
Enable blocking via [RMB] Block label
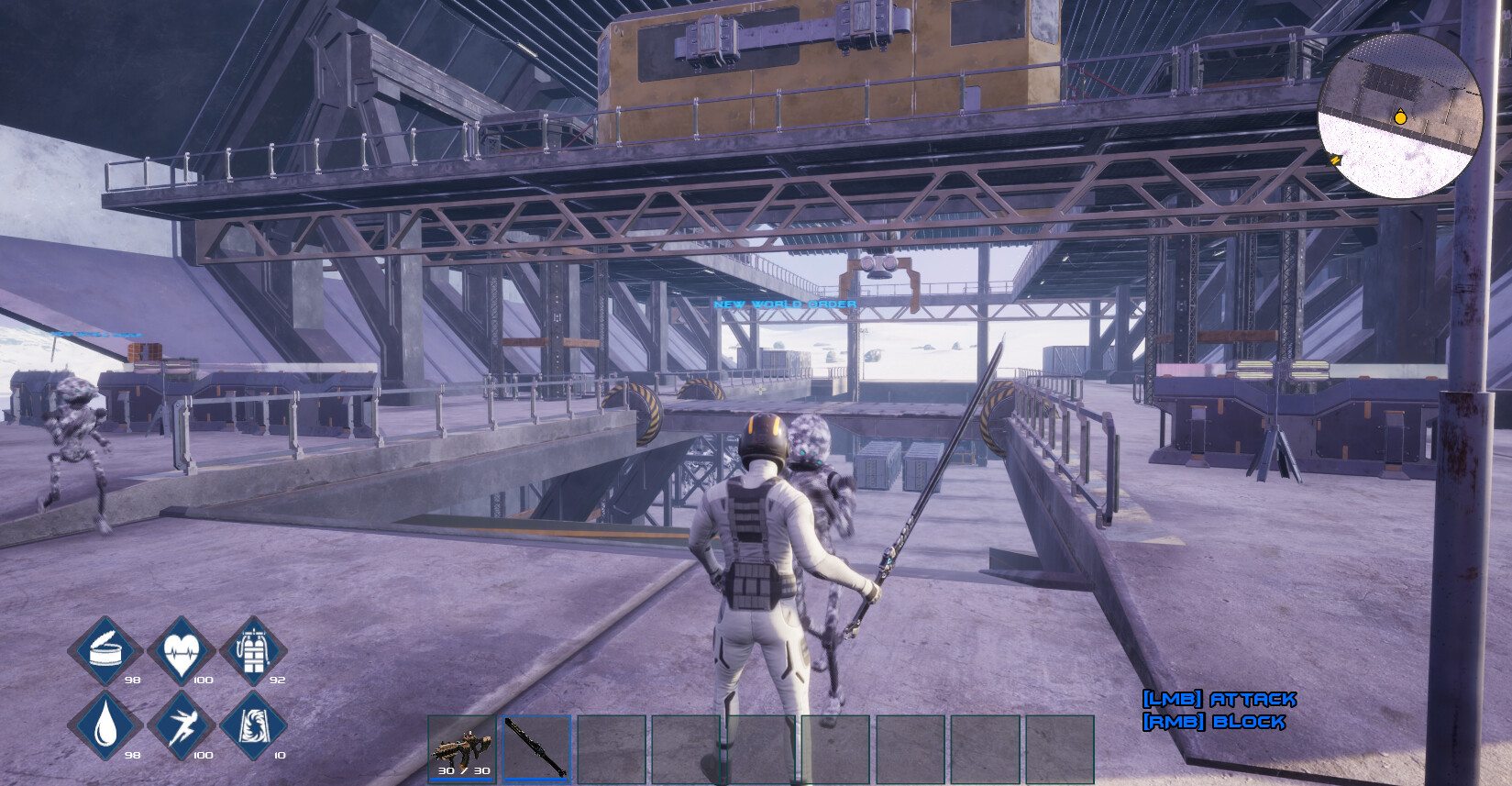click(1215, 722)
